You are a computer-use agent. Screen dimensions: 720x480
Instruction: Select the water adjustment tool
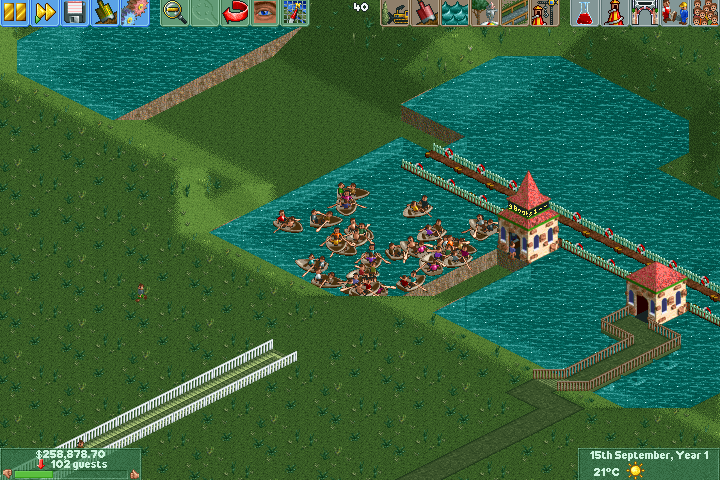coord(454,12)
